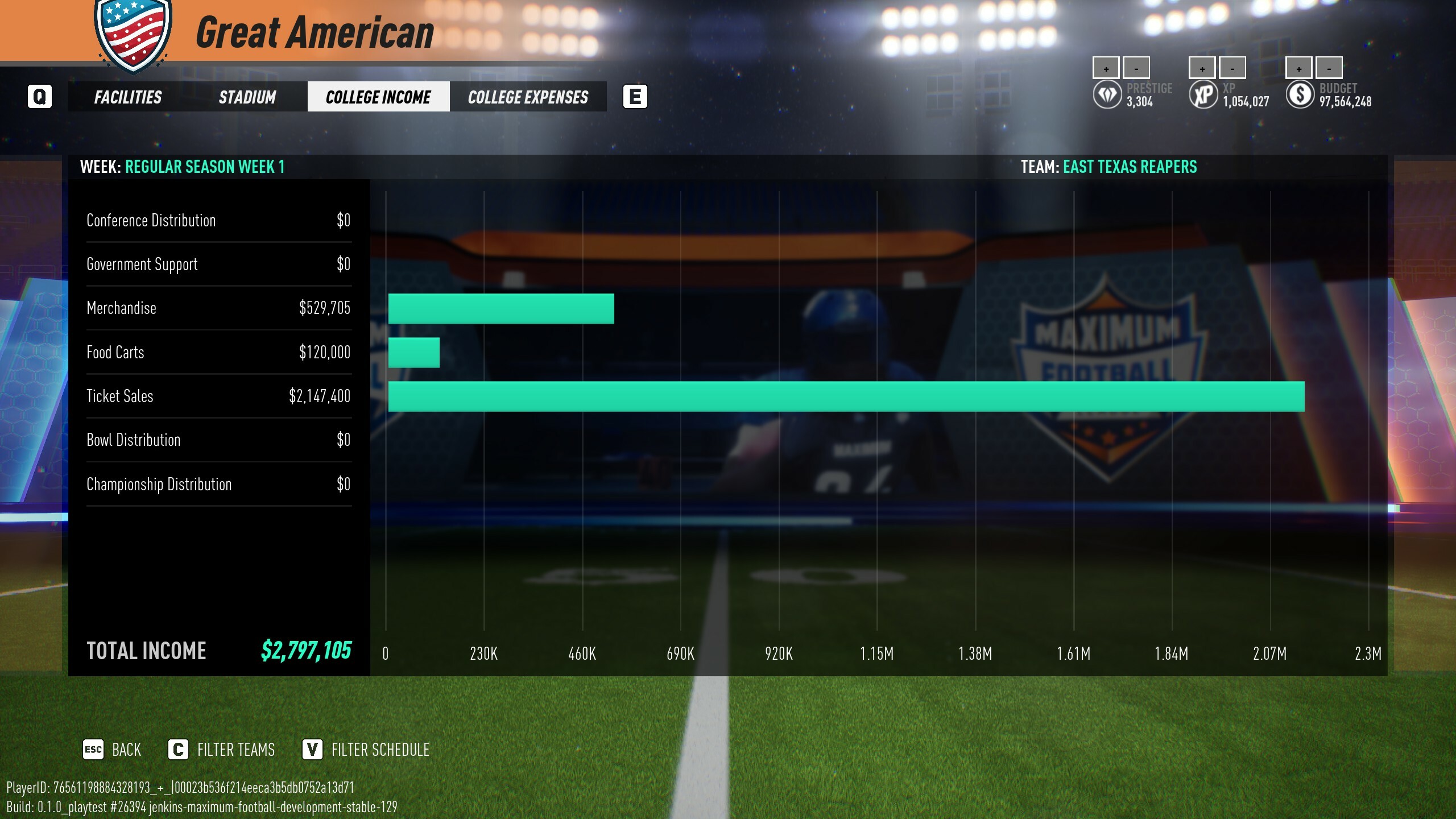Click the Budget dollar sign icon
The width and height of the screenshot is (1456, 819).
1300,94
